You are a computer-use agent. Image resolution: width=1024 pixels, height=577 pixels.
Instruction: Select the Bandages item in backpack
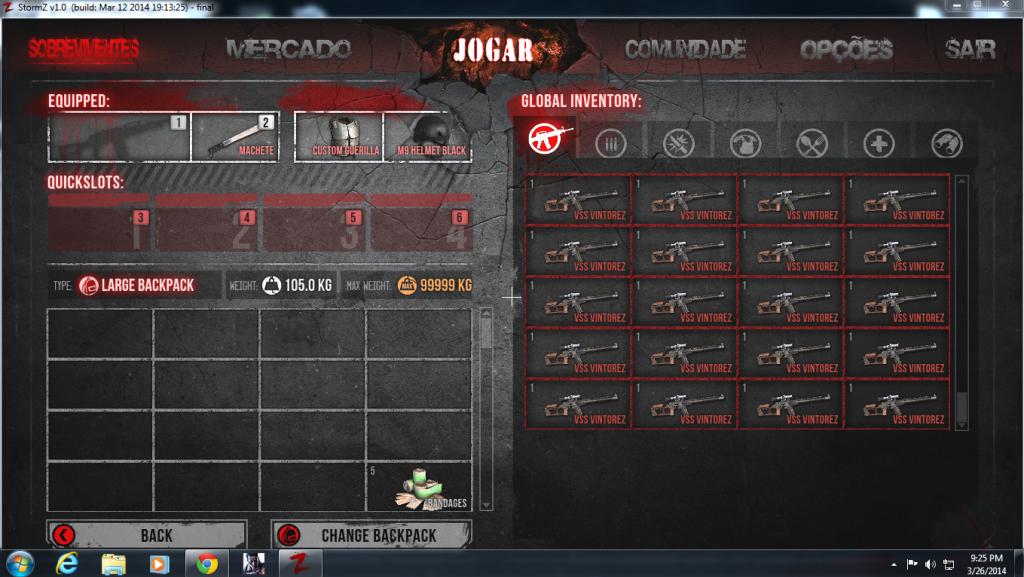pyautogui.click(x=419, y=486)
